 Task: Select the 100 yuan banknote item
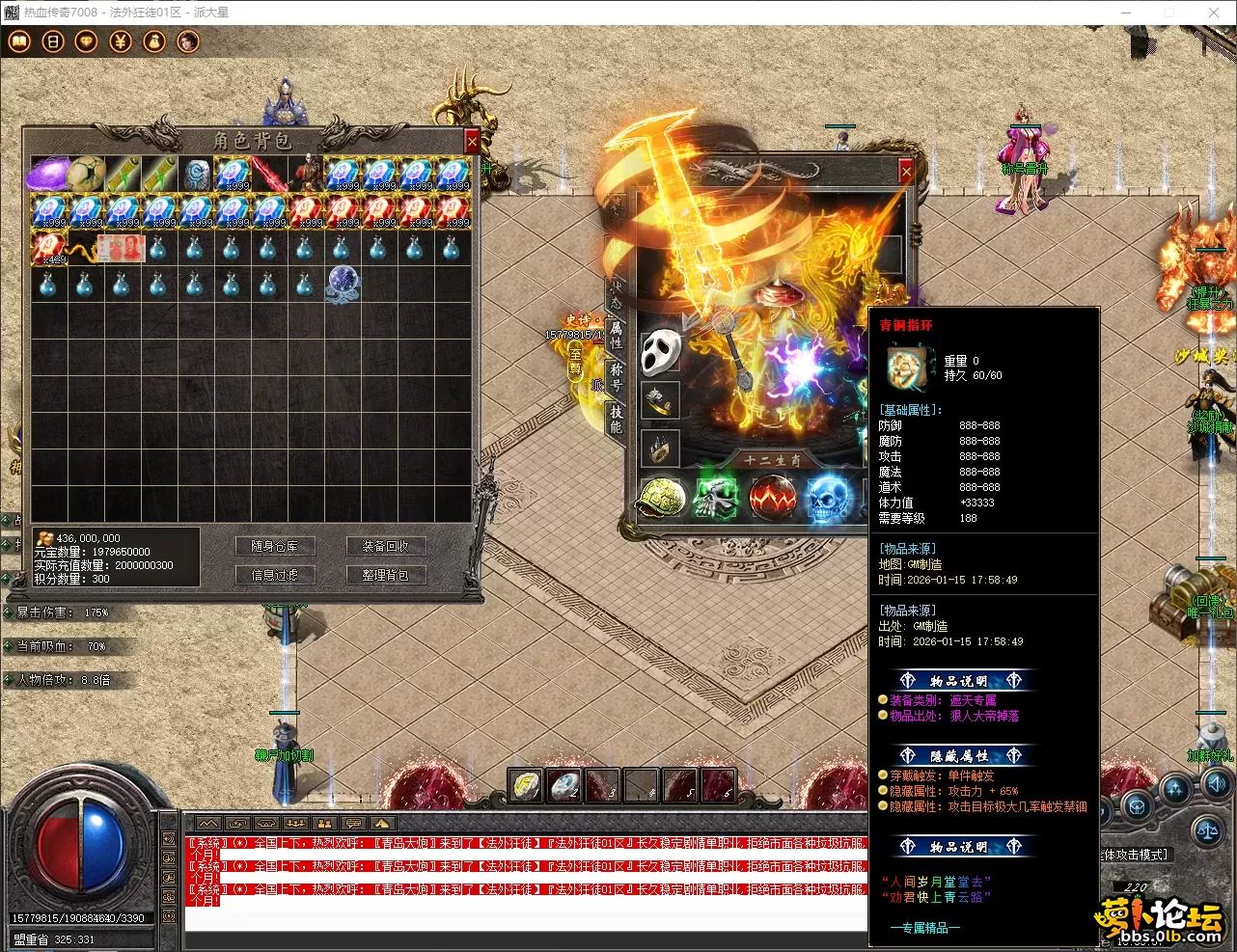(x=122, y=248)
